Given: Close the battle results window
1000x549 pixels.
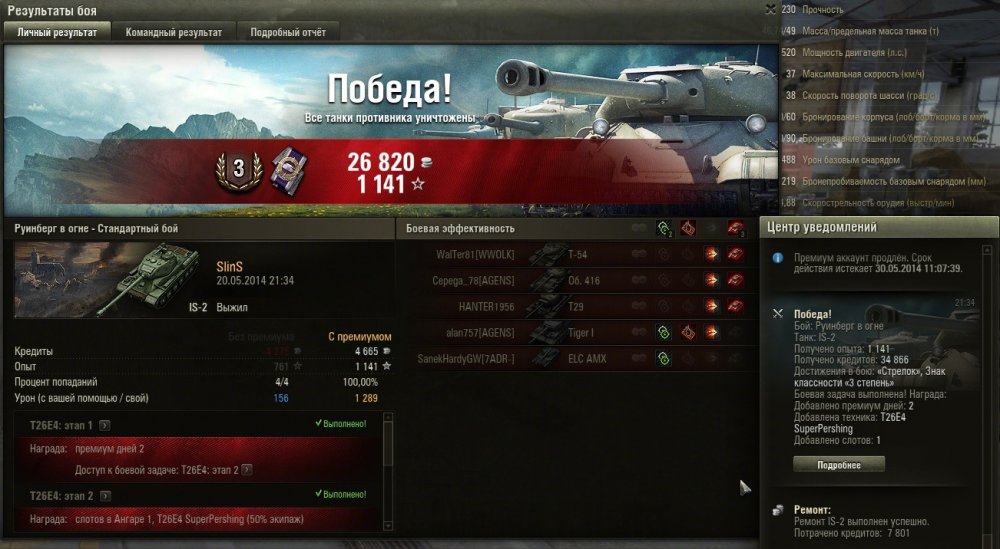Looking at the screenshot, I should pos(769,9).
